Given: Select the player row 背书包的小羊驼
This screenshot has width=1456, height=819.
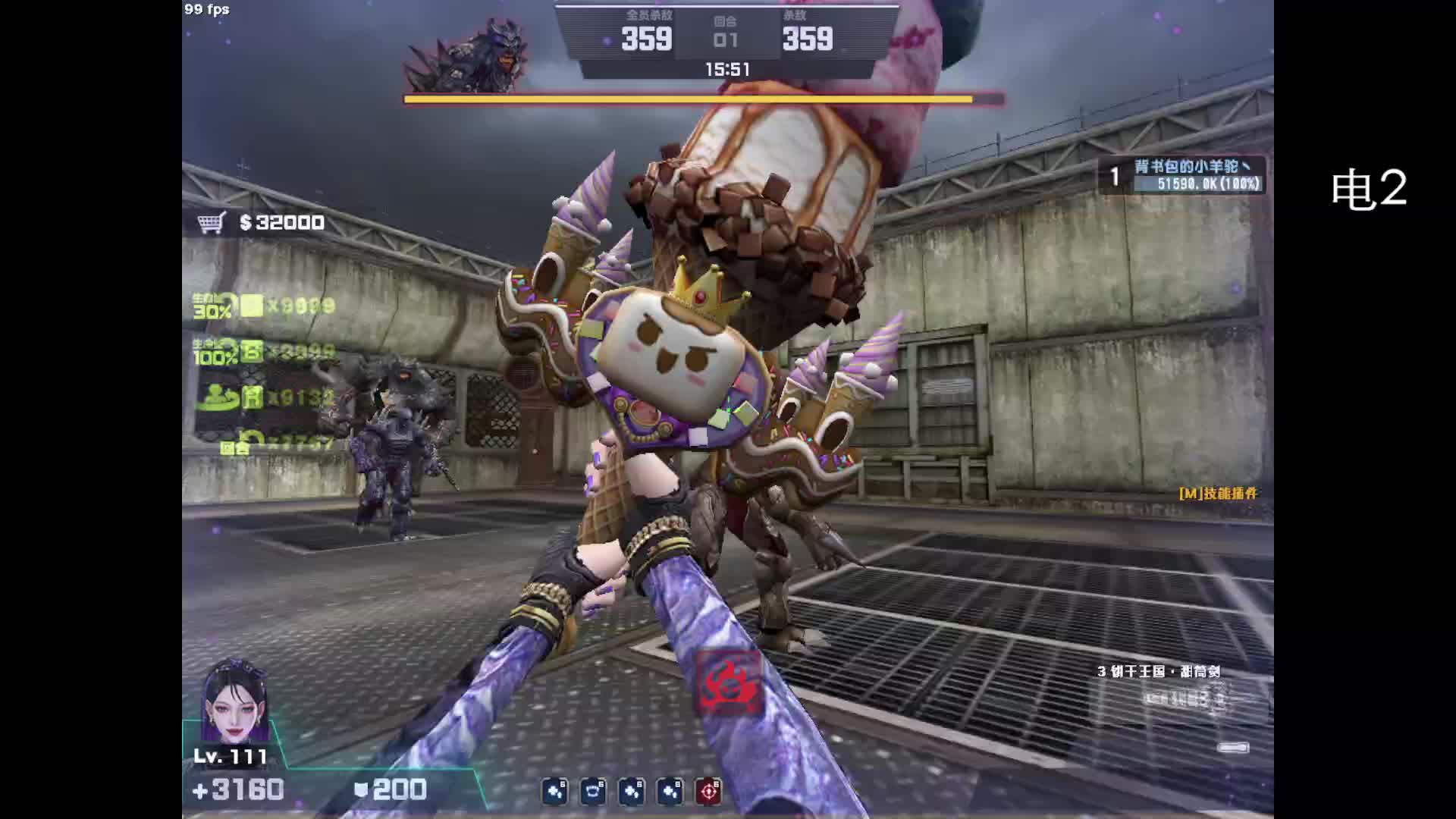Looking at the screenshot, I should point(1183,175).
